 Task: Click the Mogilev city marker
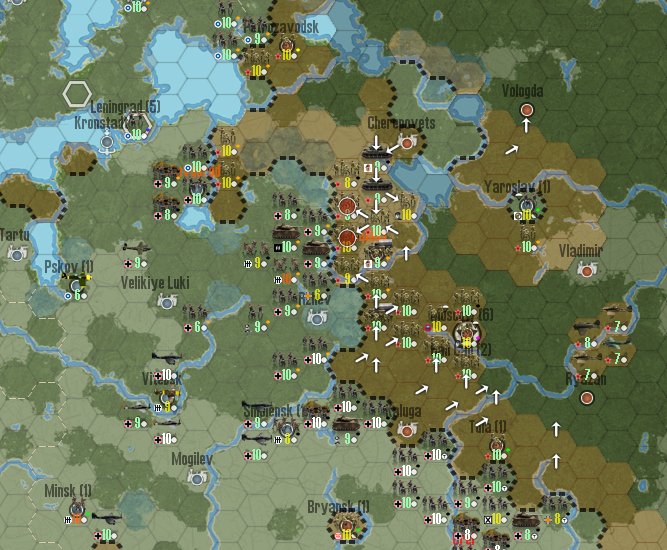click(197, 479)
